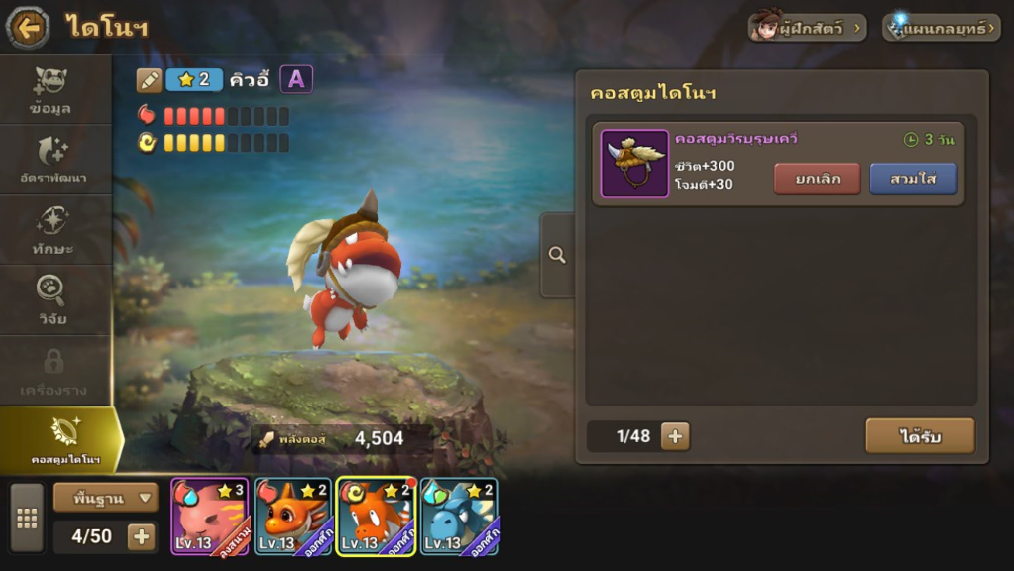Open the แผนกลยุทธ์ strategy menu
Screen dimensions: 1014x571
pyautogui.click(x=941, y=27)
